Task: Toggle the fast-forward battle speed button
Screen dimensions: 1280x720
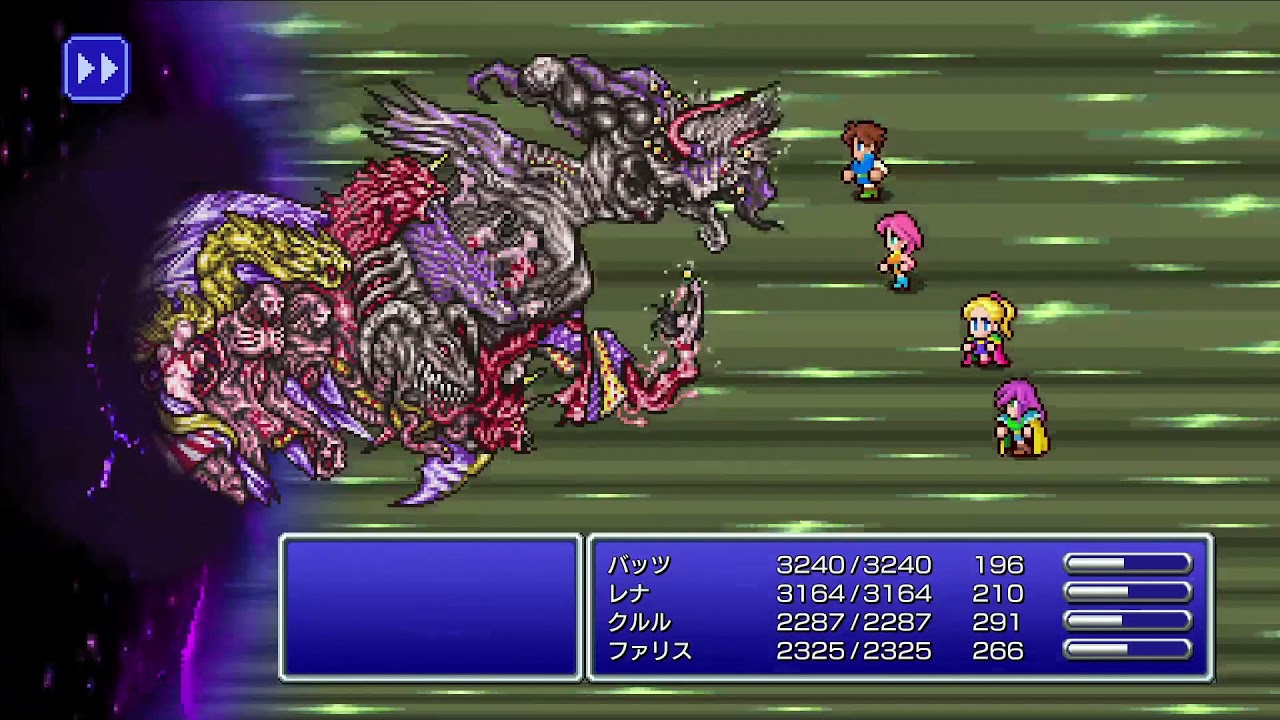Action: click(x=96, y=68)
